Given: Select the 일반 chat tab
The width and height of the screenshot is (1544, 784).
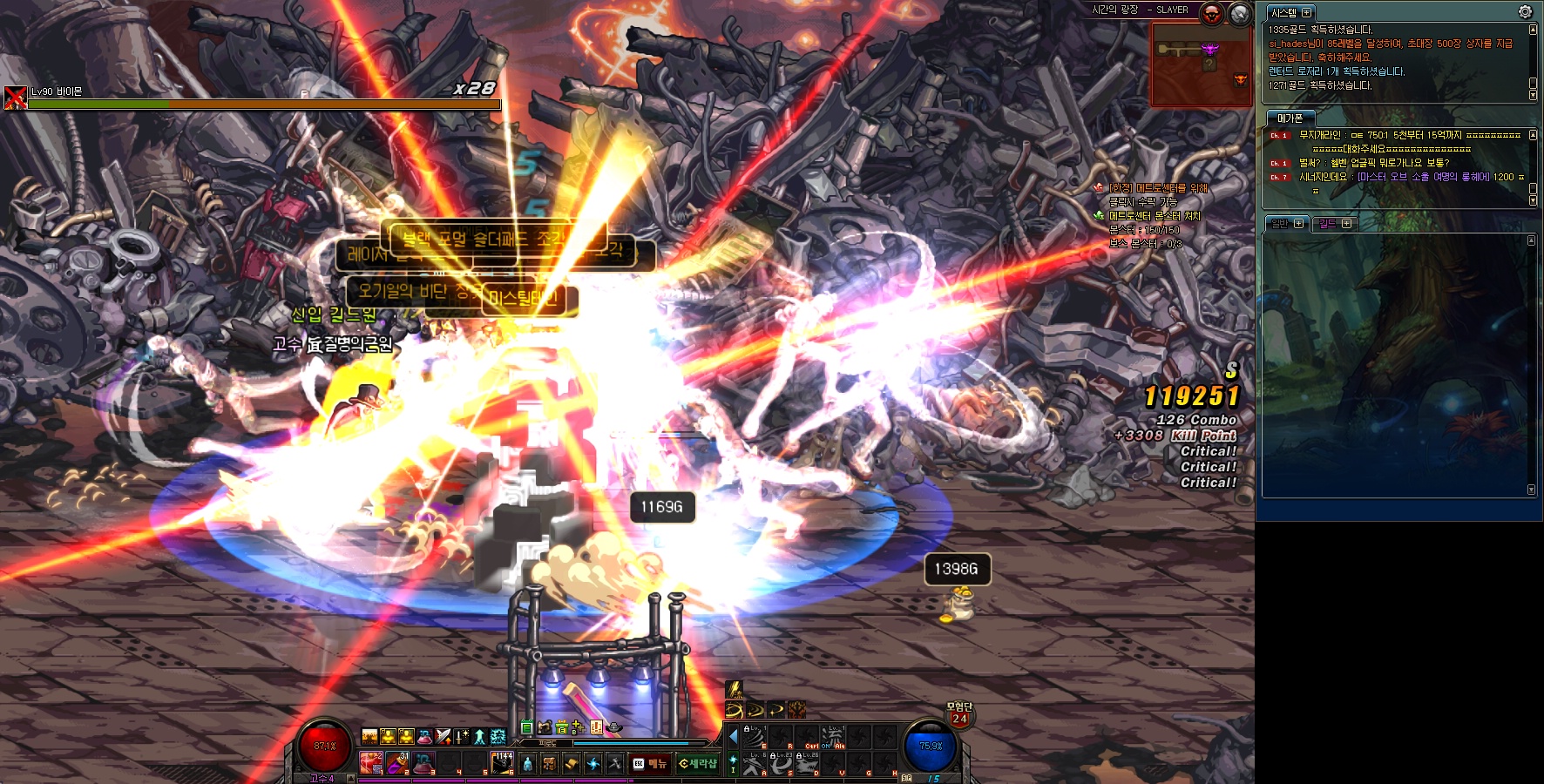Looking at the screenshot, I should coord(1280,224).
